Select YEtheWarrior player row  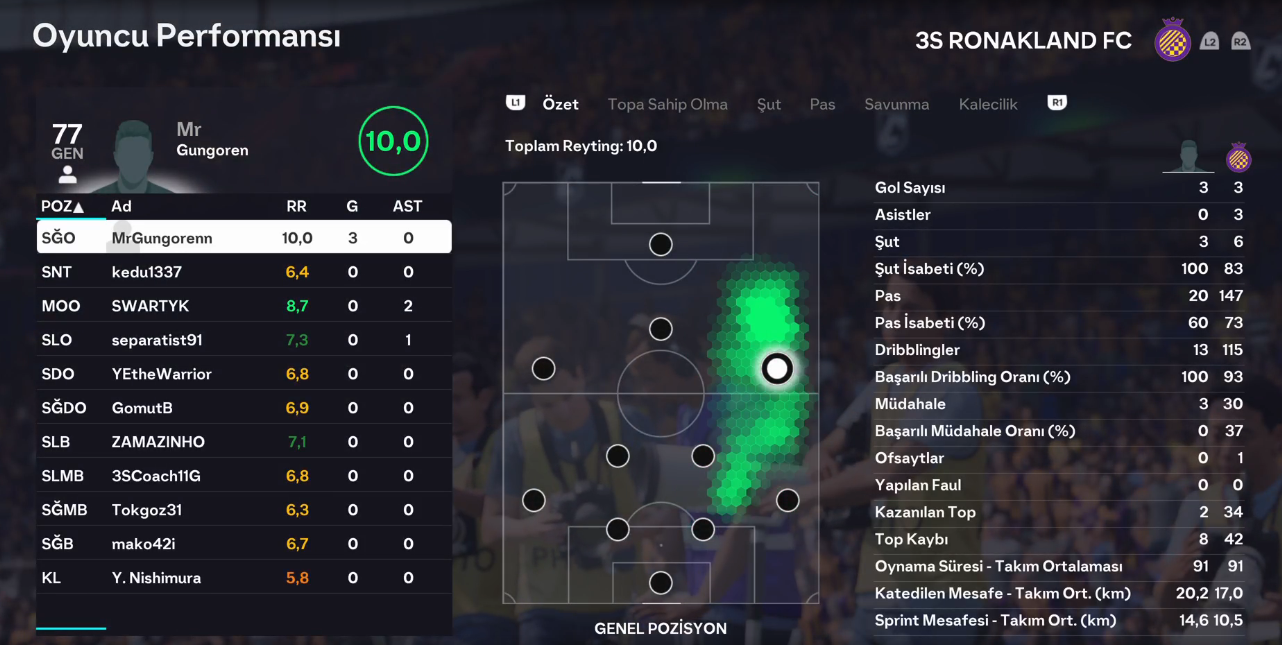coord(244,374)
